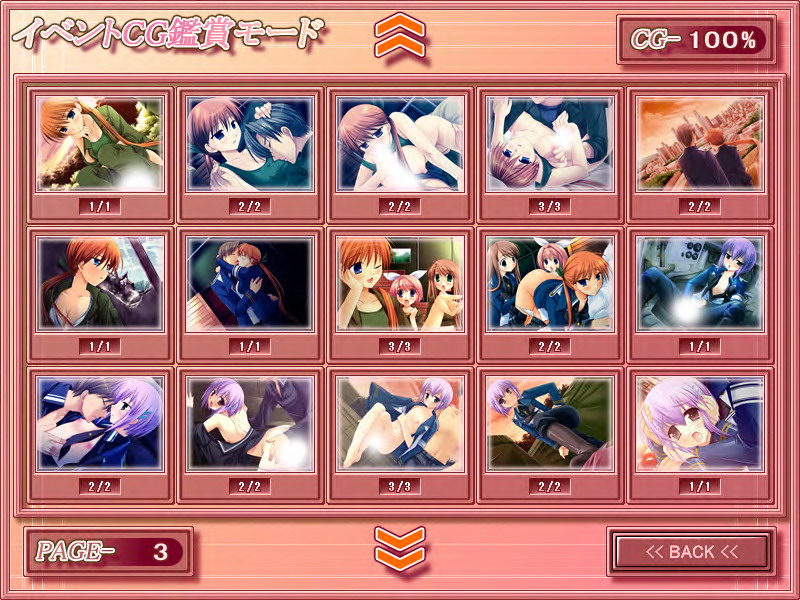
Task: Select the orange-haired girl in green dress thumbnail
Action: click(x=100, y=143)
